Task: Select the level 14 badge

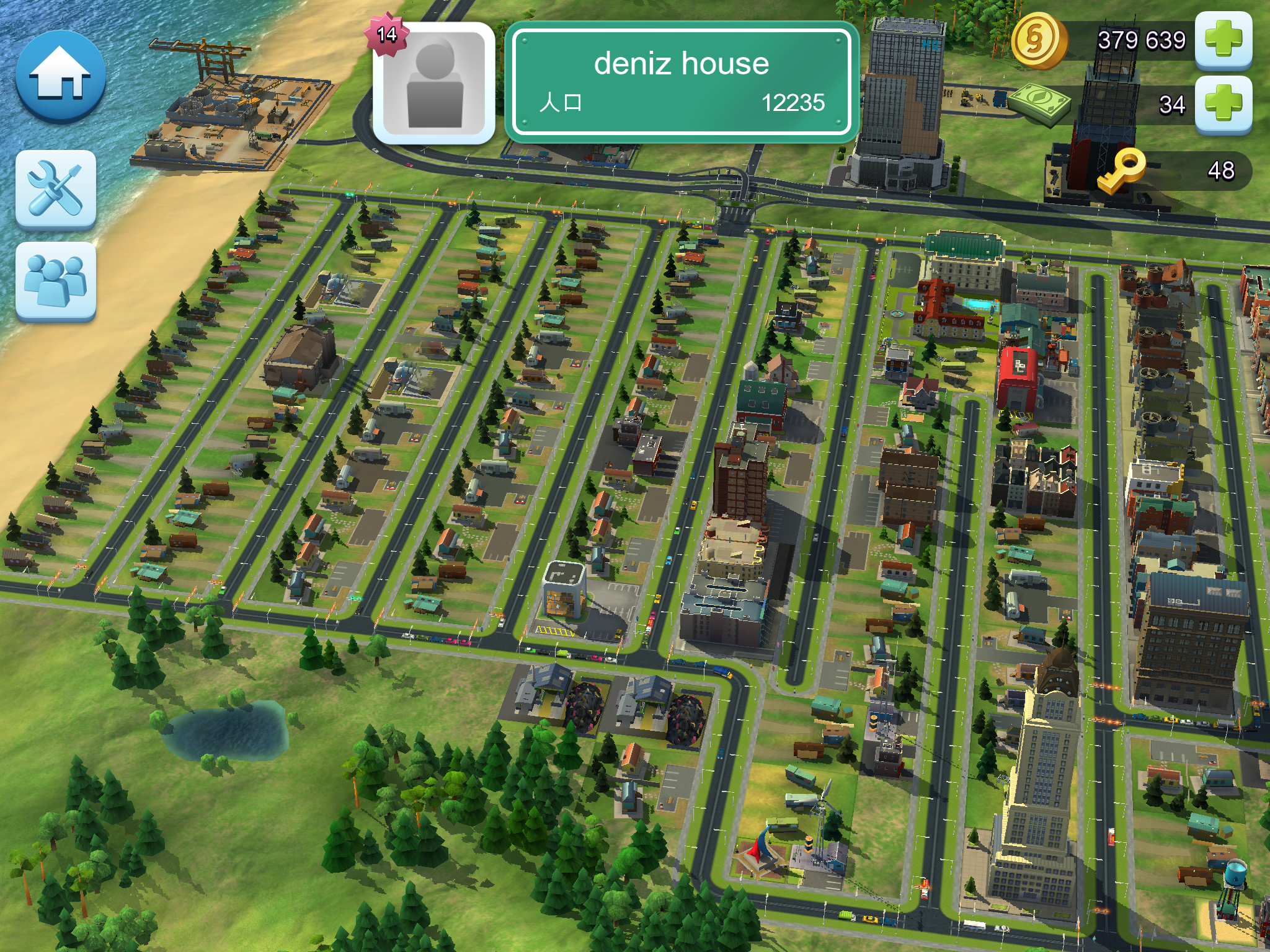Action: 387,34
